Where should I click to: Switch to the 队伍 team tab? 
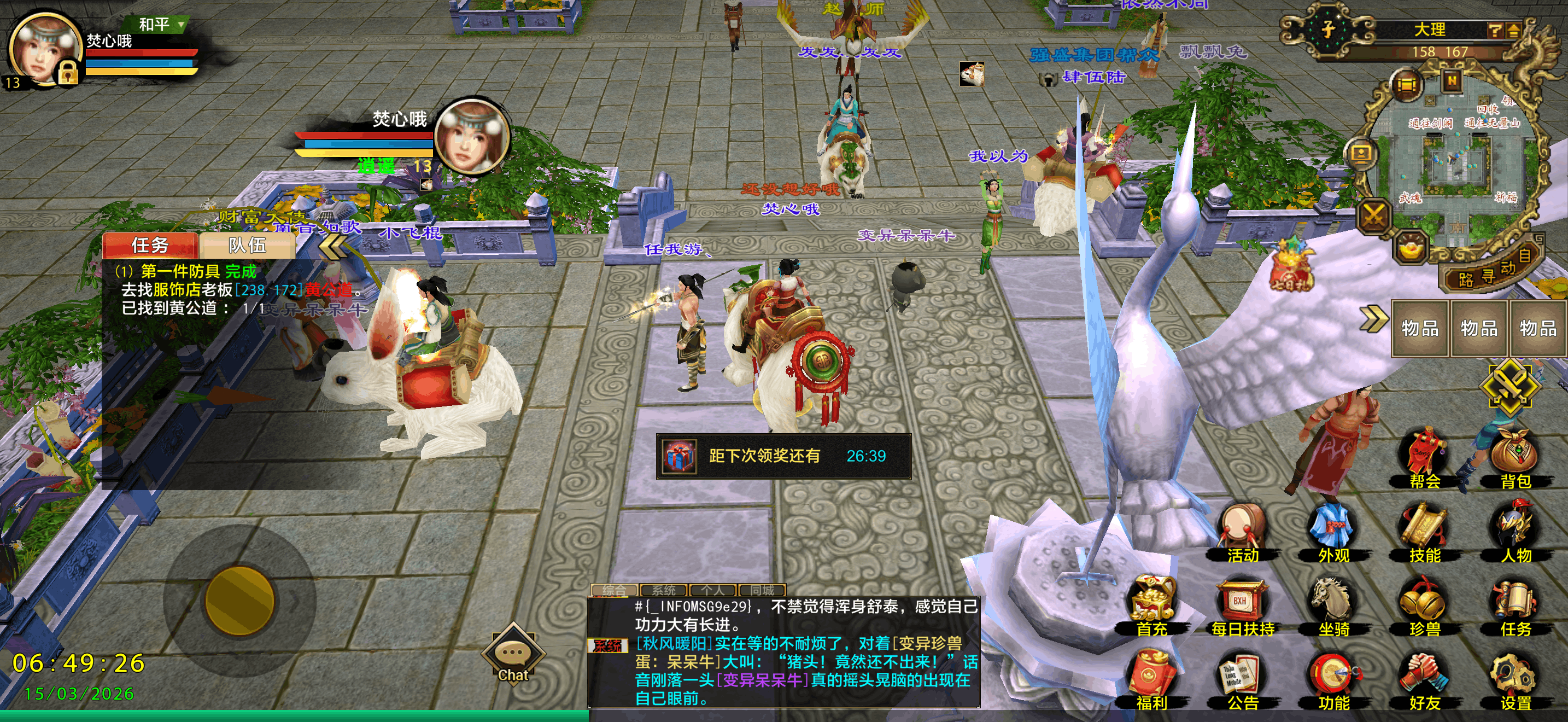tap(247, 244)
